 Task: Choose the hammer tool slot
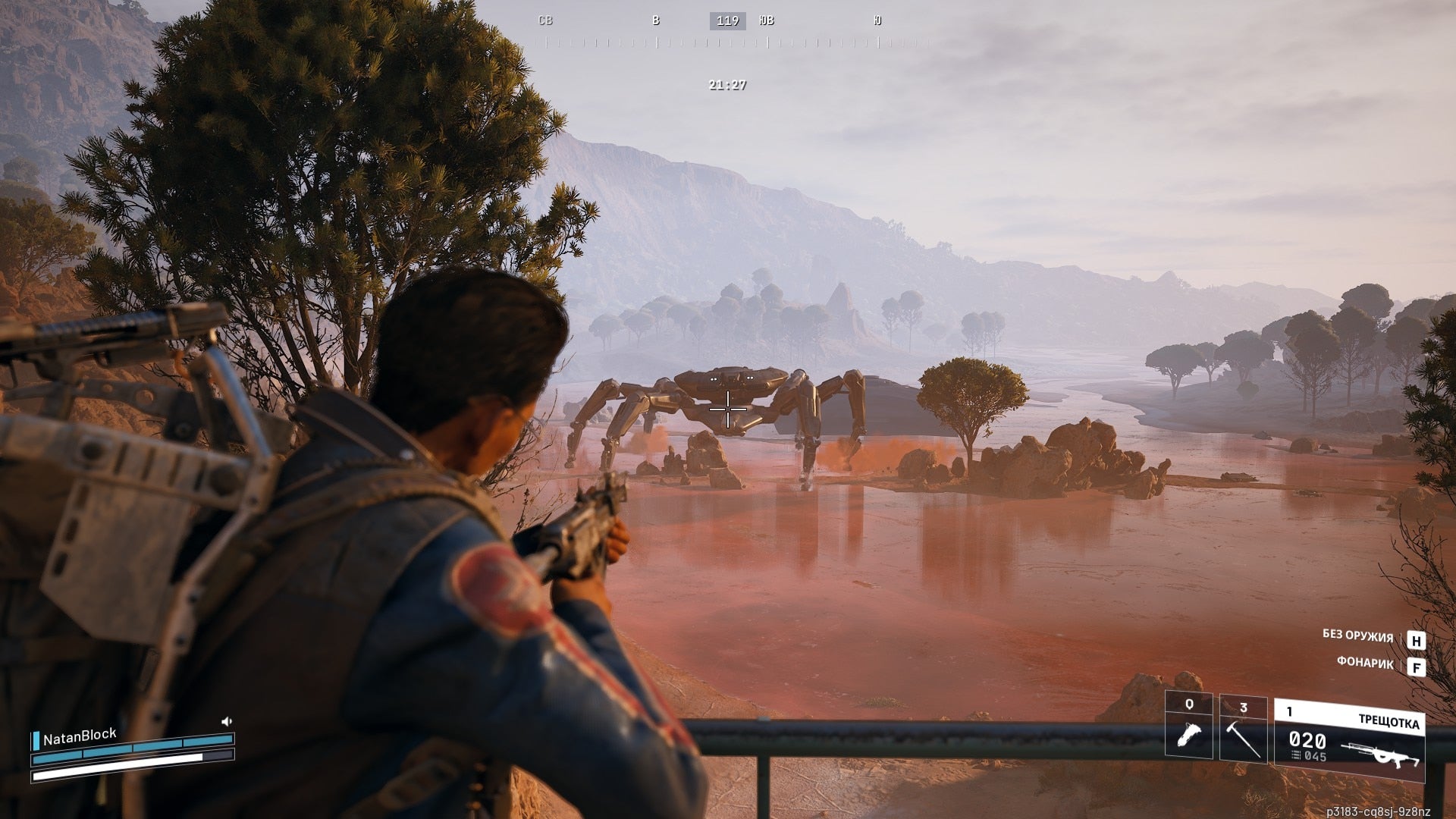(1243, 728)
